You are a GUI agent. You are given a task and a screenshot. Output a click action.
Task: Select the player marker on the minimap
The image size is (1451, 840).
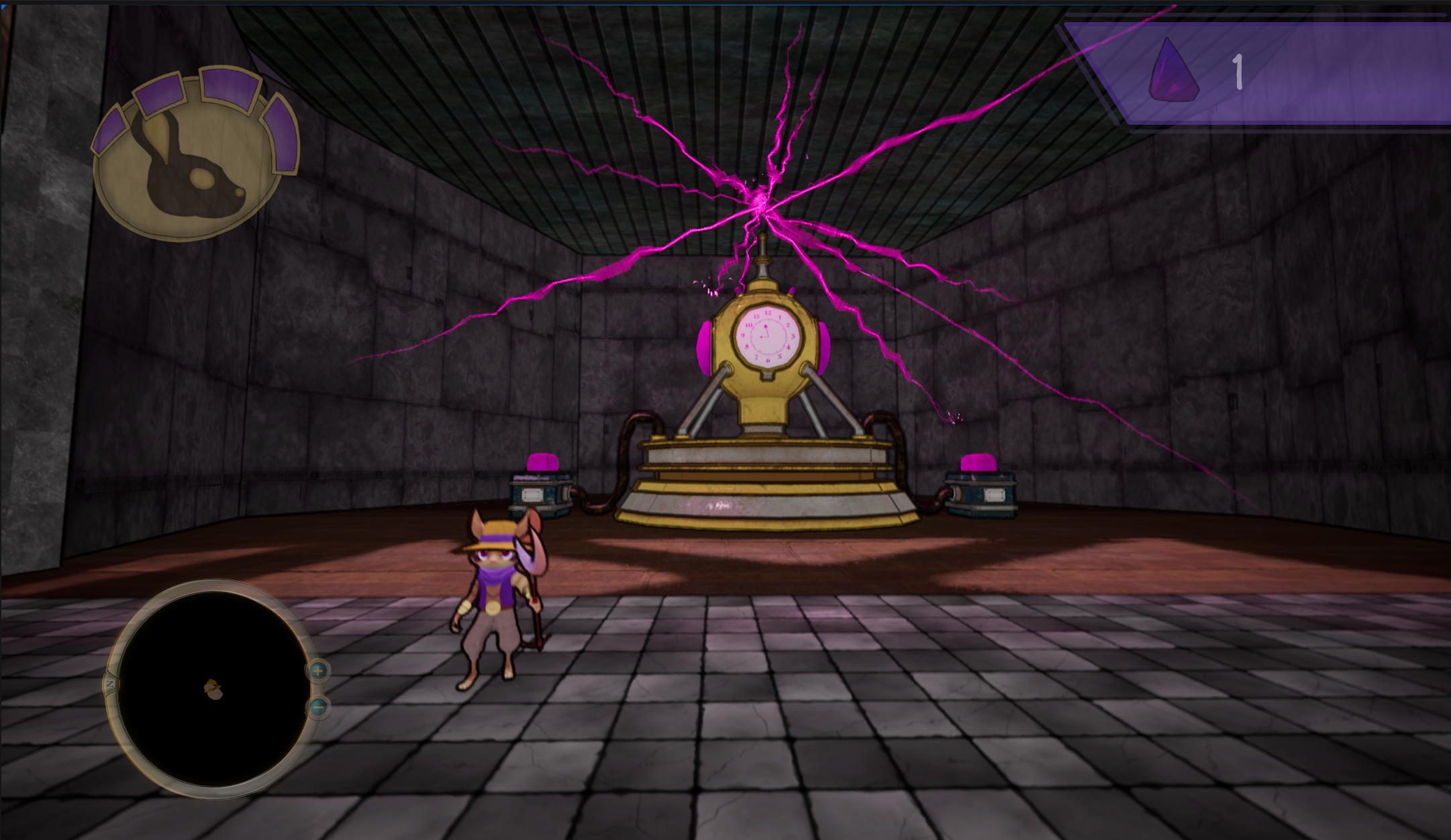coord(213,689)
